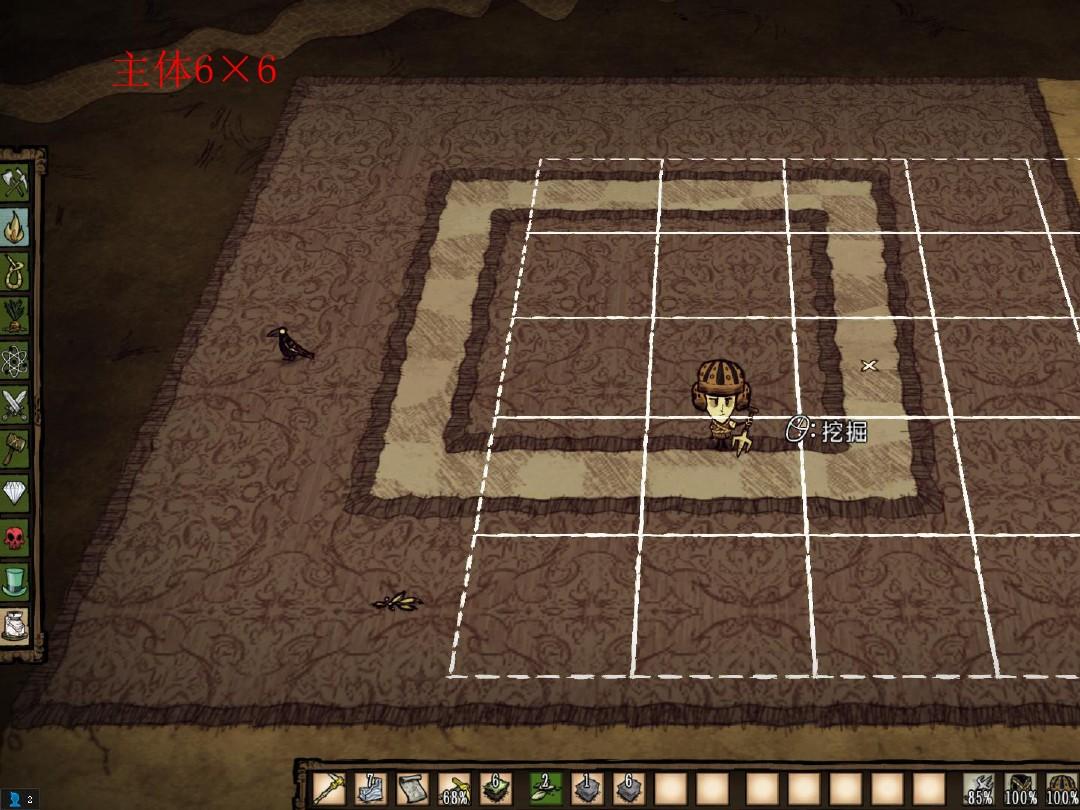Select the body armor slot at 100%

pos(1021,788)
